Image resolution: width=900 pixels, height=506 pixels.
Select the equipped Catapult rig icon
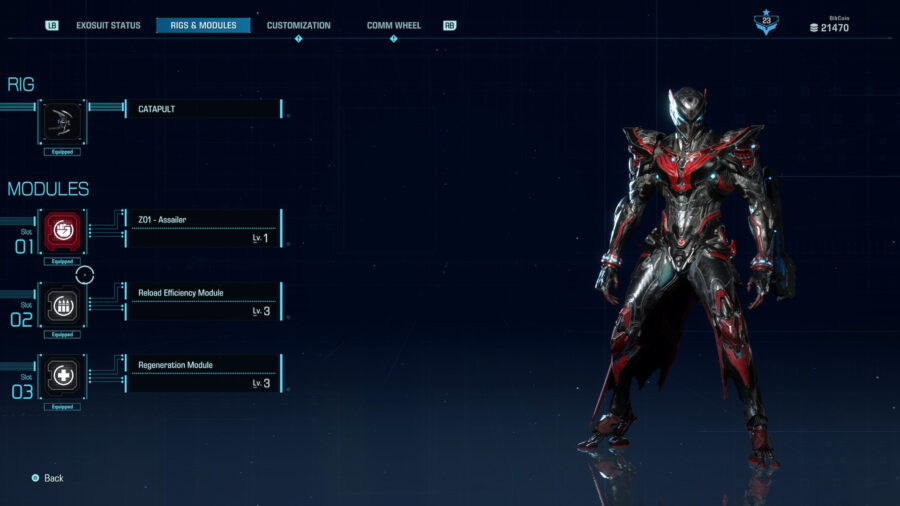pos(62,122)
